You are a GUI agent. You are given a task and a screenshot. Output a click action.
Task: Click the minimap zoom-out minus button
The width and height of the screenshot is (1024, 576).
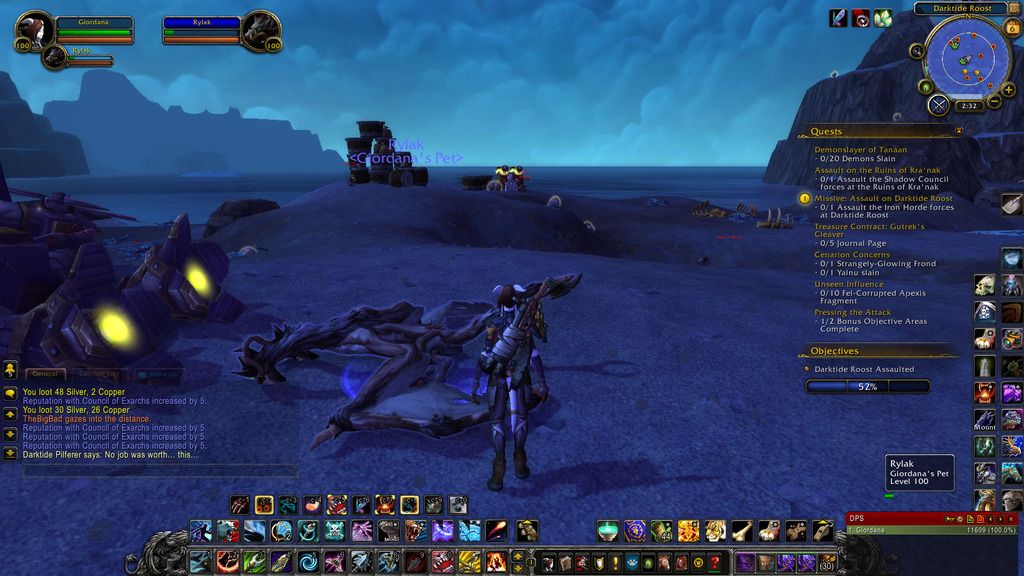pos(994,101)
